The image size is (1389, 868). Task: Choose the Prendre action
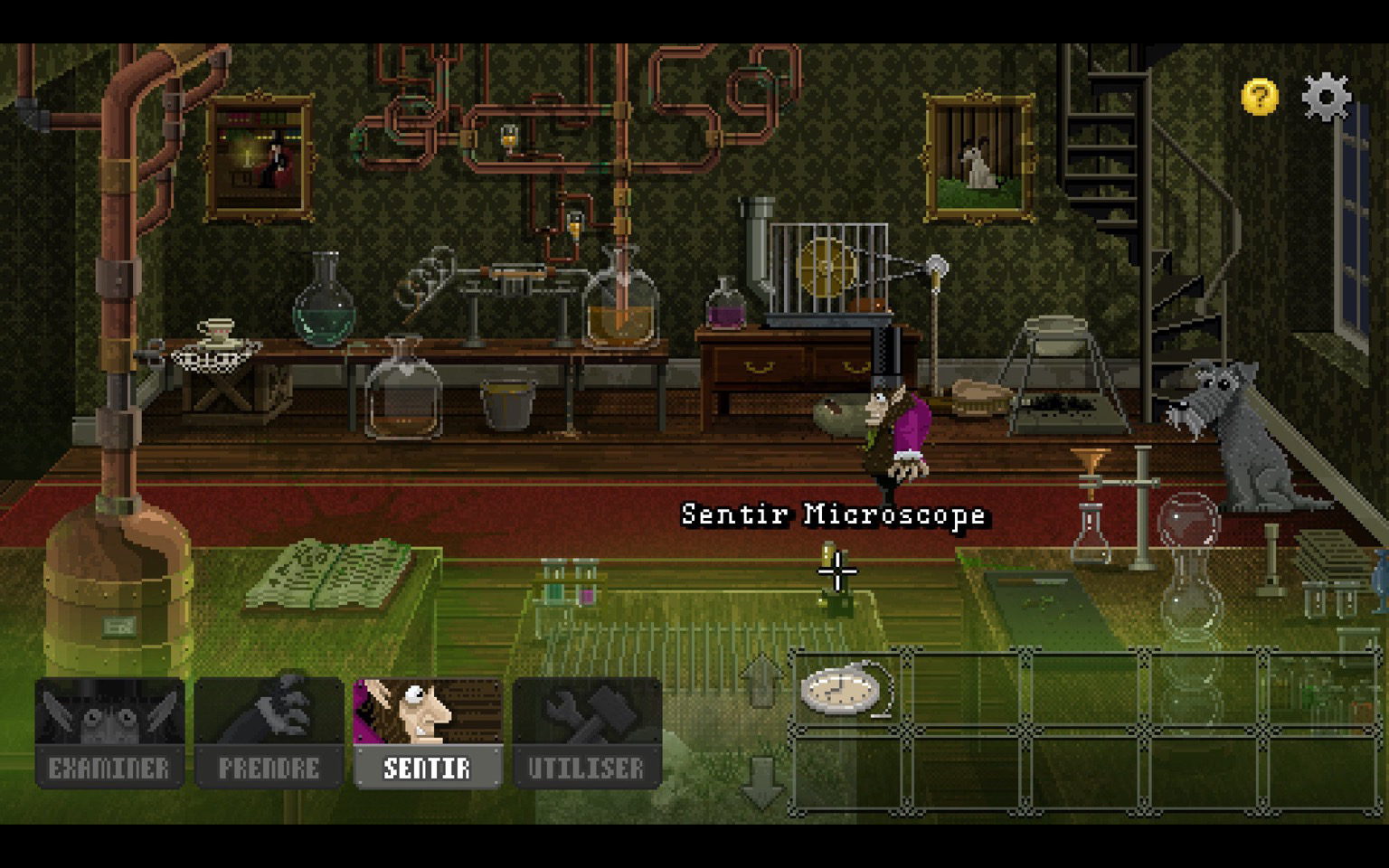click(x=269, y=733)
